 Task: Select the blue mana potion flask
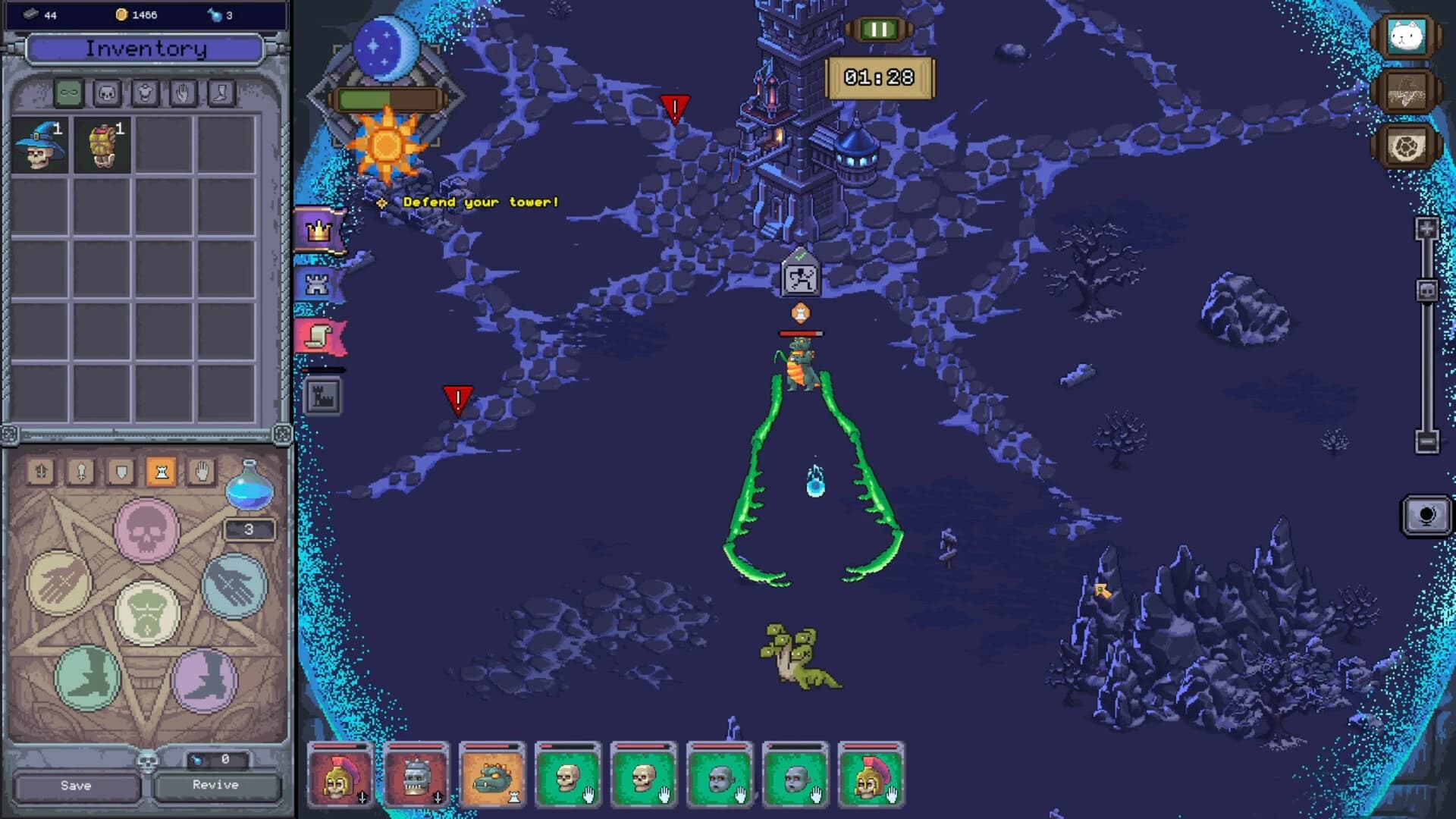click(249, 486)
